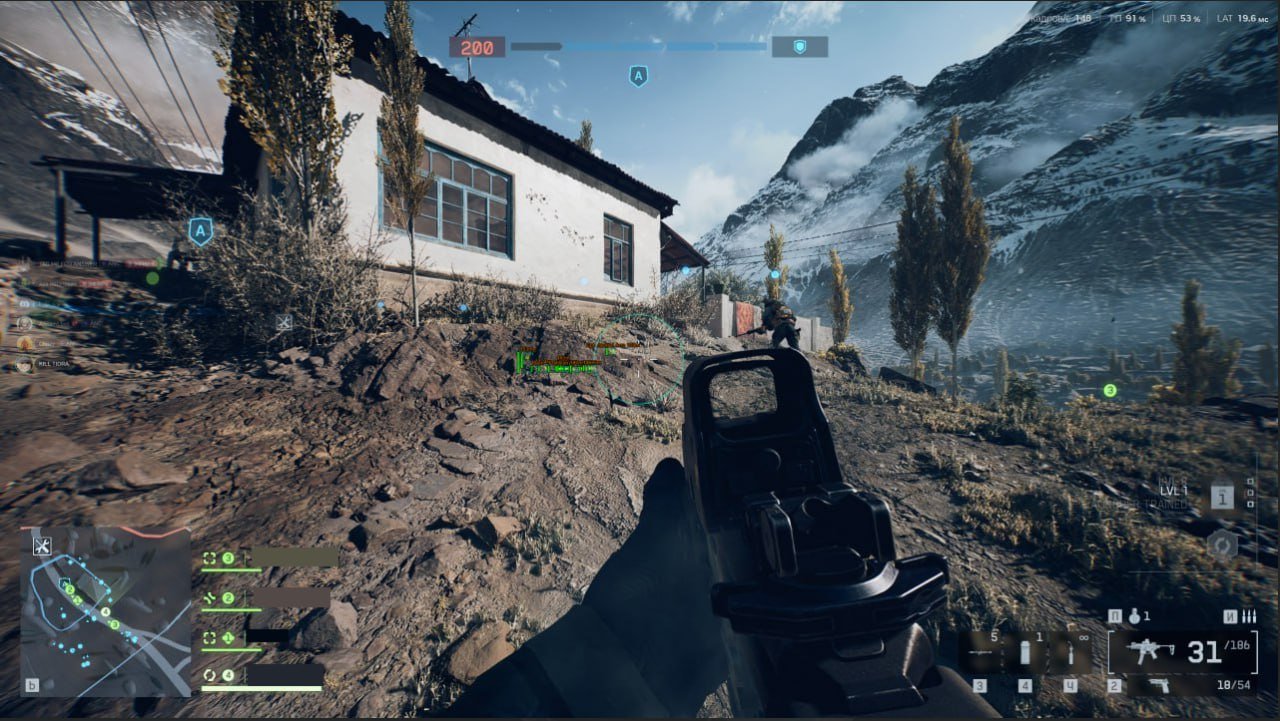Click the 200 ticket counter at top center
This screenshot has height=721, width=1280.
[x=479, y=47]
